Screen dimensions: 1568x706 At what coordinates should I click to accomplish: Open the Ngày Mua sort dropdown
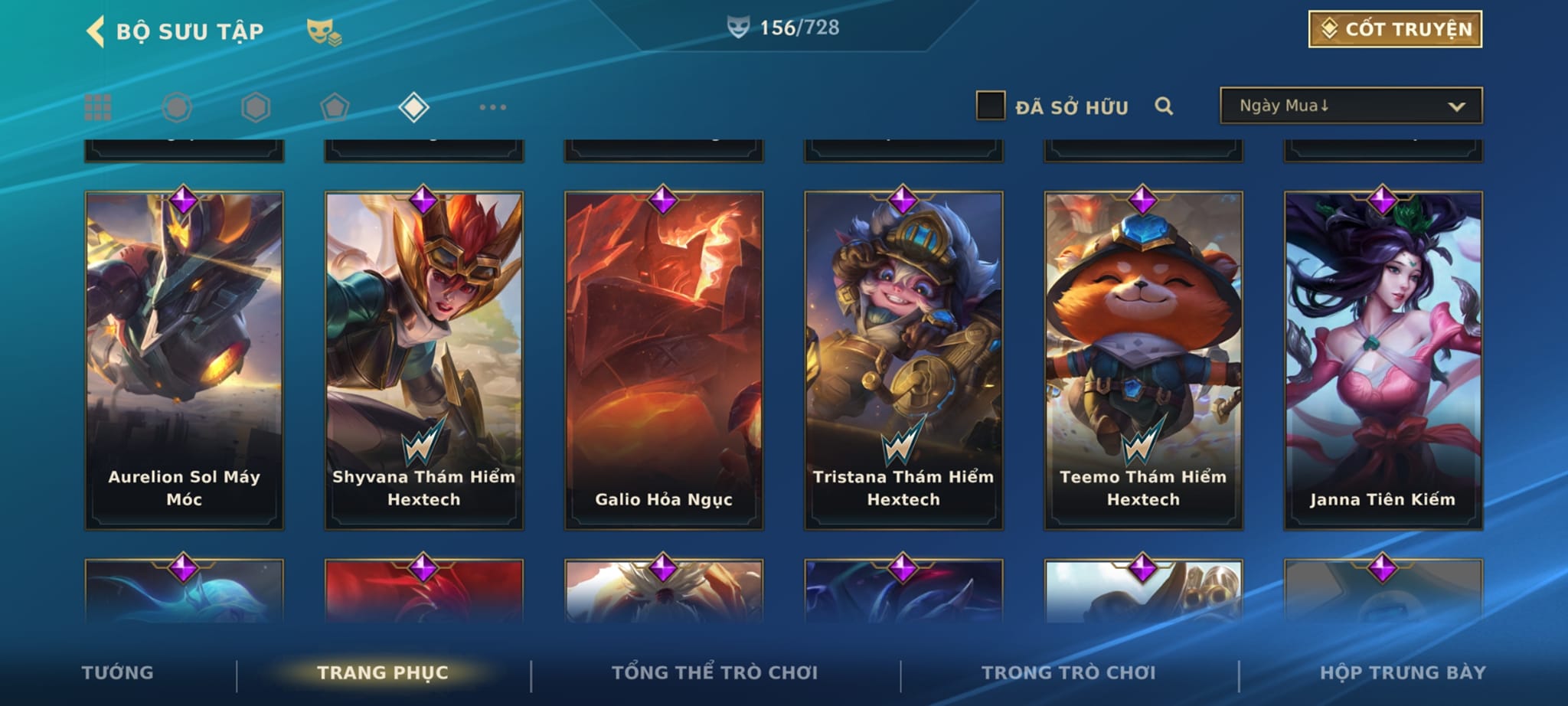pyautogui.click(x=1351, y=106)
